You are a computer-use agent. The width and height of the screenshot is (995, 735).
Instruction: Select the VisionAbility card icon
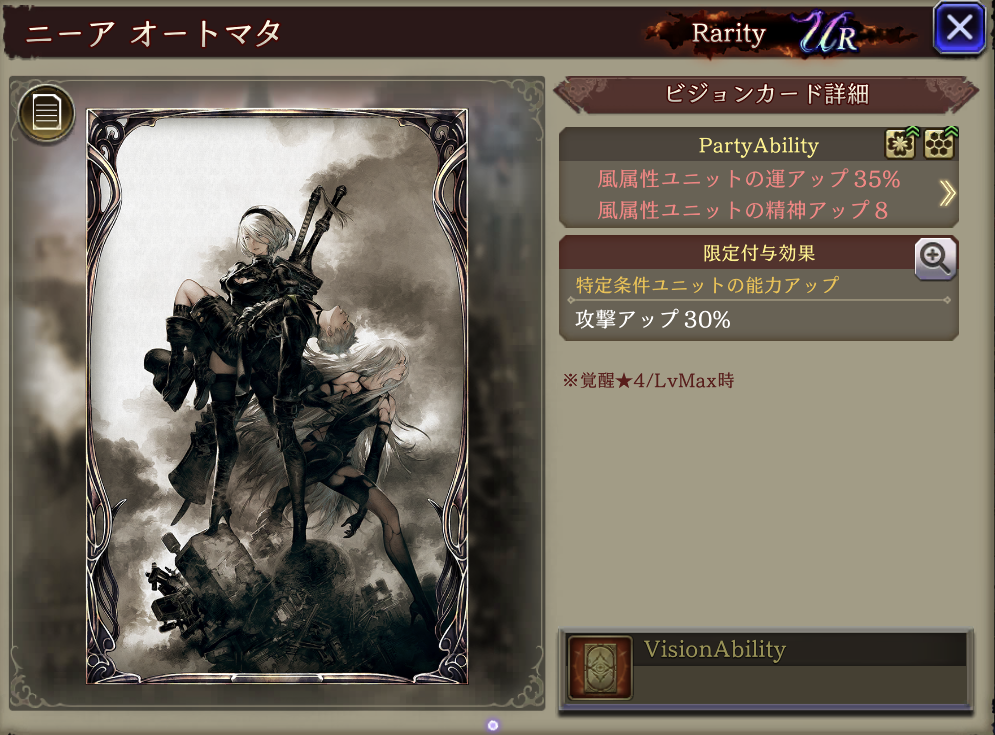(x=600, y=667)
